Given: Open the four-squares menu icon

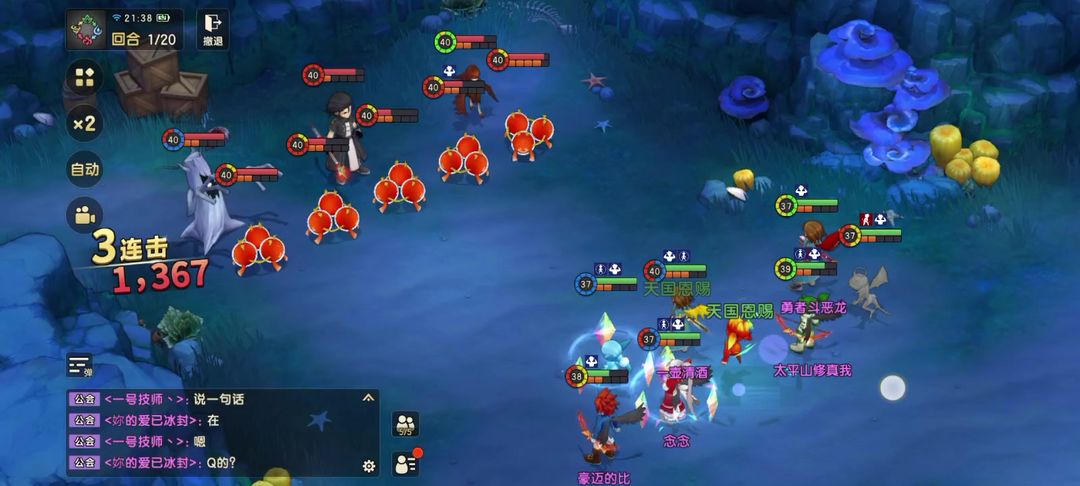Looking at the screenshot, I should pos(85,78).
